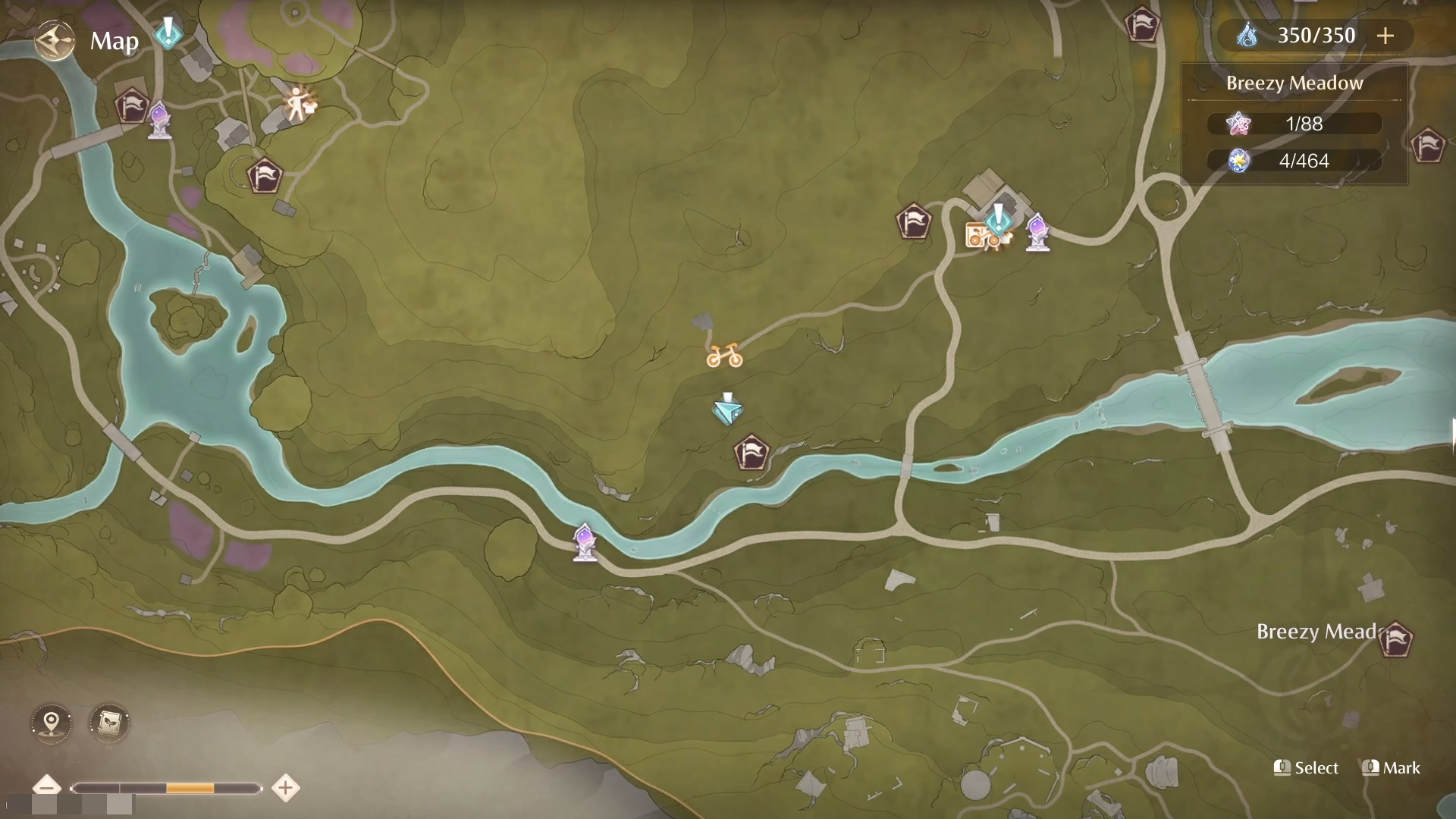Click the teal quest marker at top of map
This screenshot has width=1456, height=819.
pyautogui.click(x=167, y=32)
